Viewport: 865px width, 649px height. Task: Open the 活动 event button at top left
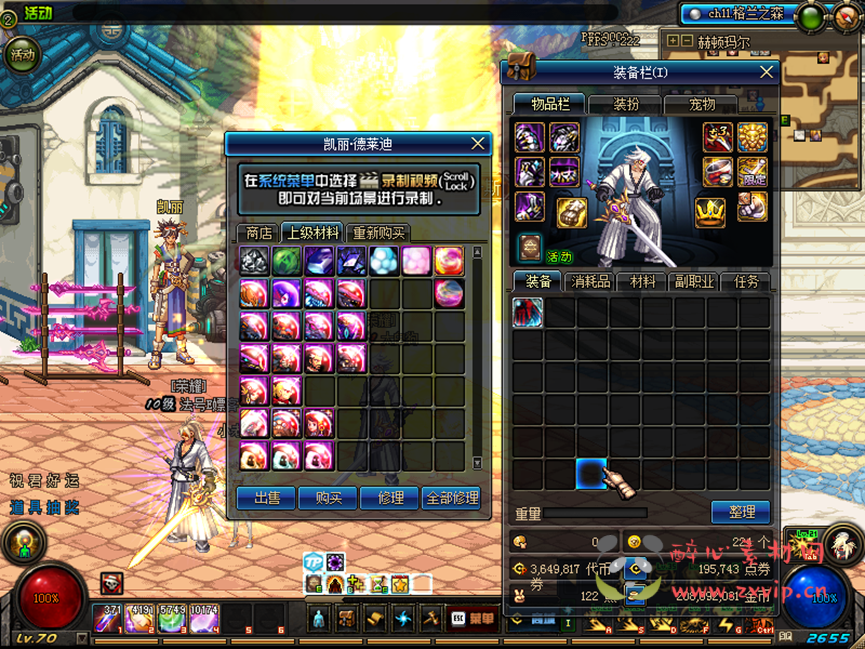point(22,55)
